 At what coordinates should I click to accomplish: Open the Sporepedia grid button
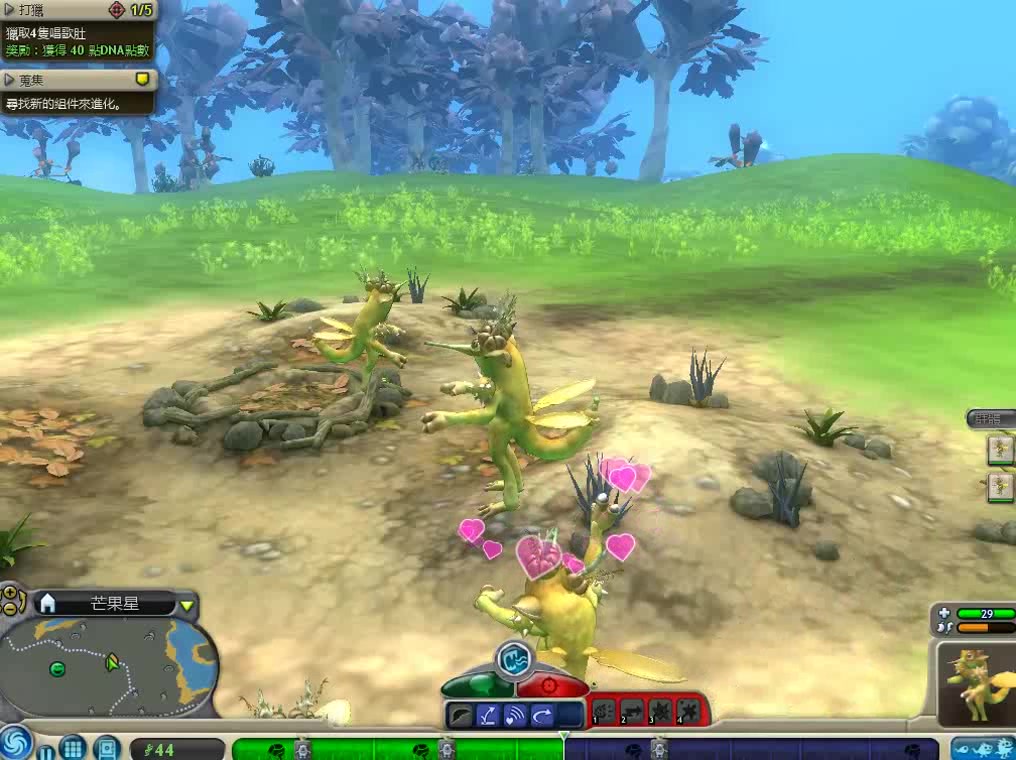pyautogui.click(x=72, y=747)
